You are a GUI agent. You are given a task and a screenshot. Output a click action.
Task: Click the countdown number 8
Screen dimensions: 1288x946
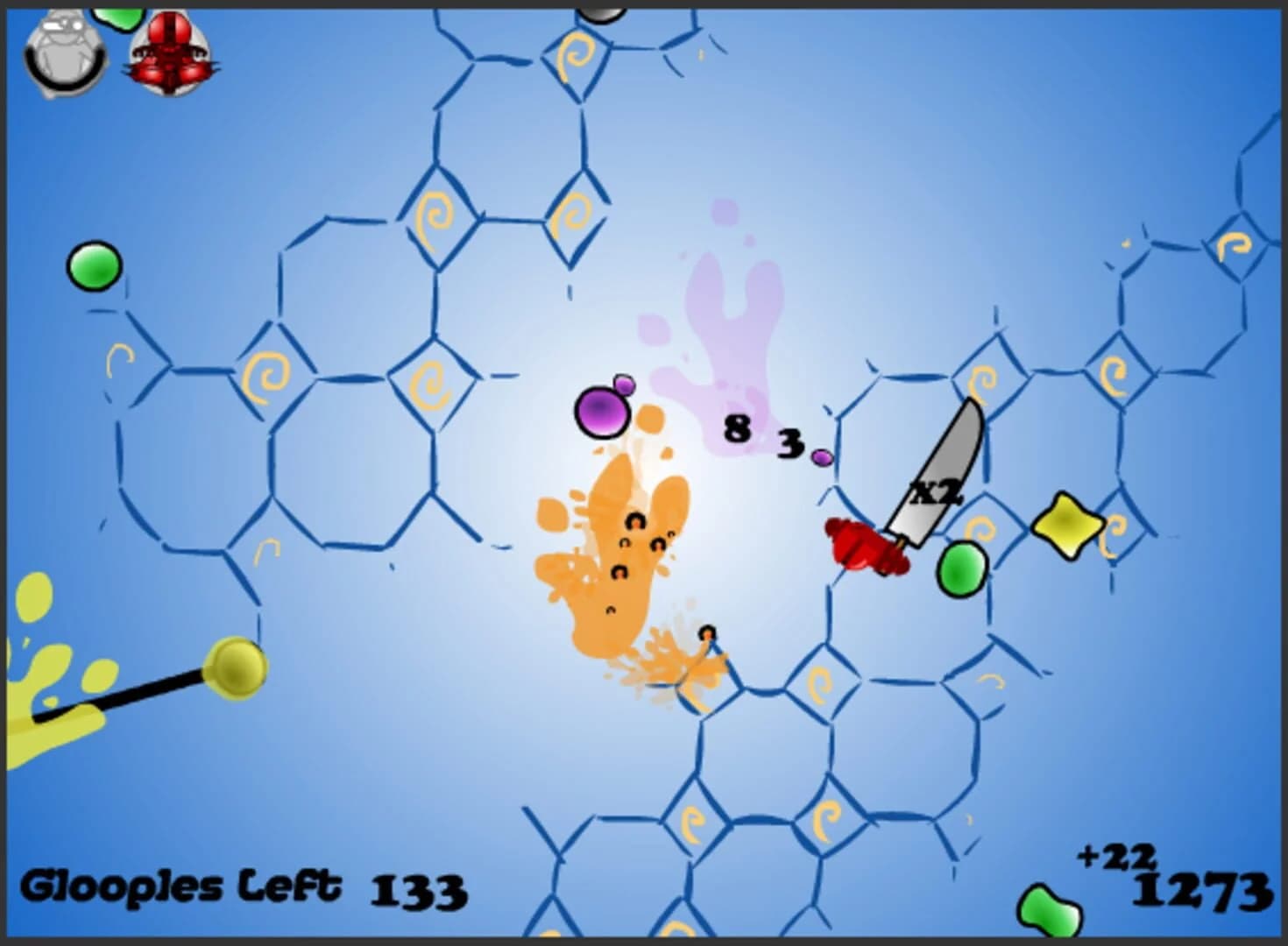pyautogui.click(x=739, y=427)
